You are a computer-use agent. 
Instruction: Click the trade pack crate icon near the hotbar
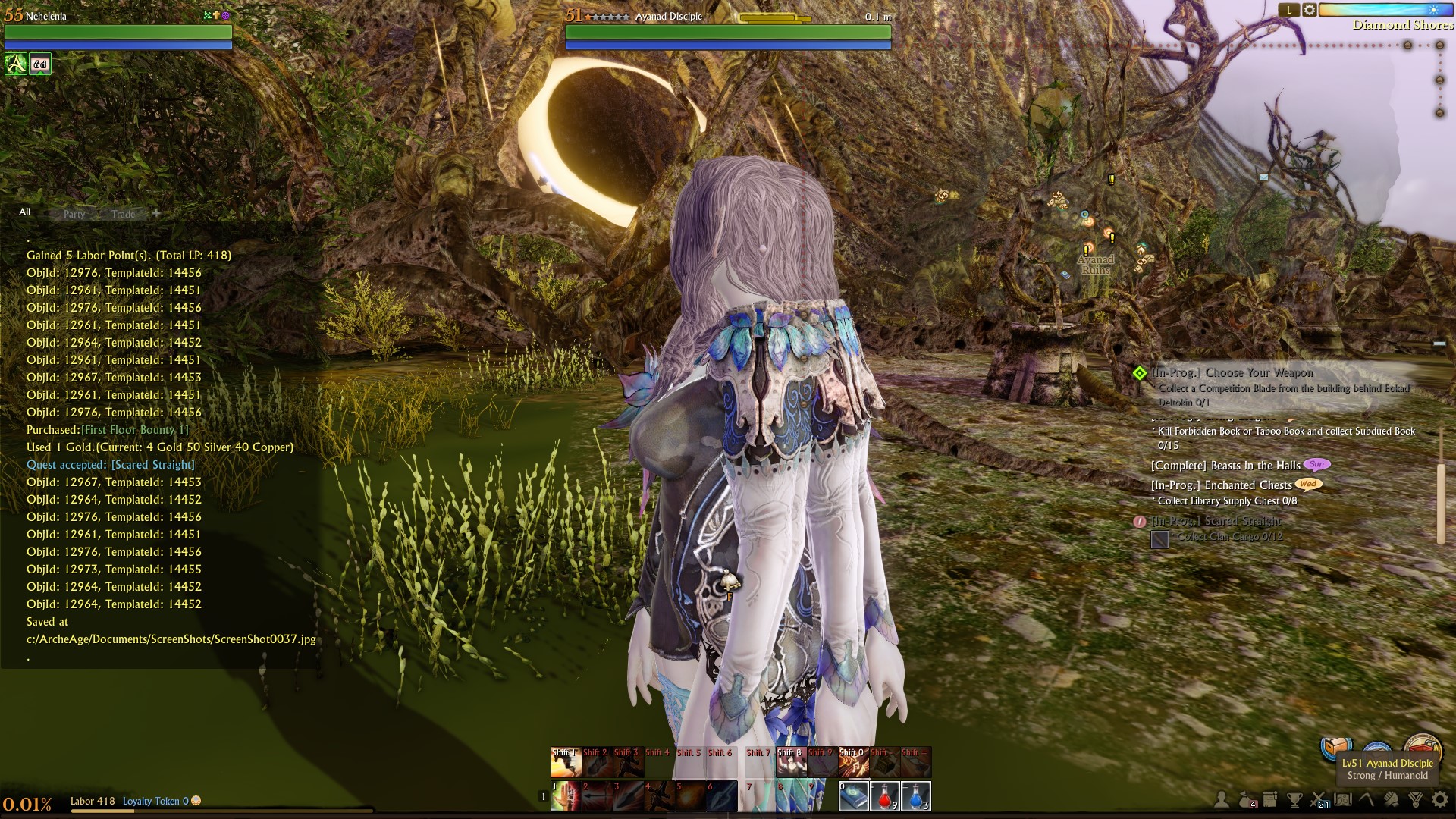pyautogui.click(x=1337, y=747)
